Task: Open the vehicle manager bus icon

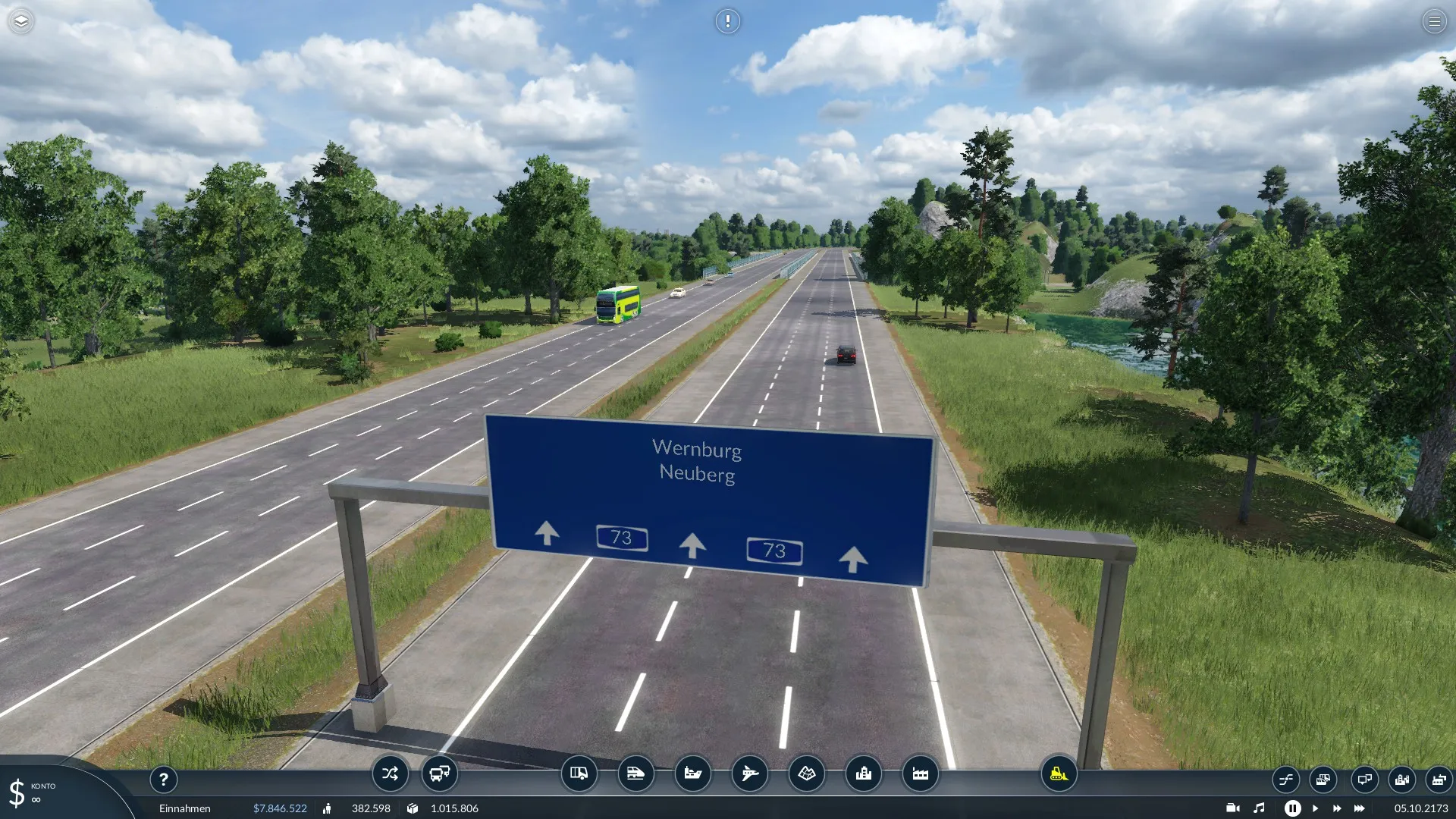Action: click(439, 773)
